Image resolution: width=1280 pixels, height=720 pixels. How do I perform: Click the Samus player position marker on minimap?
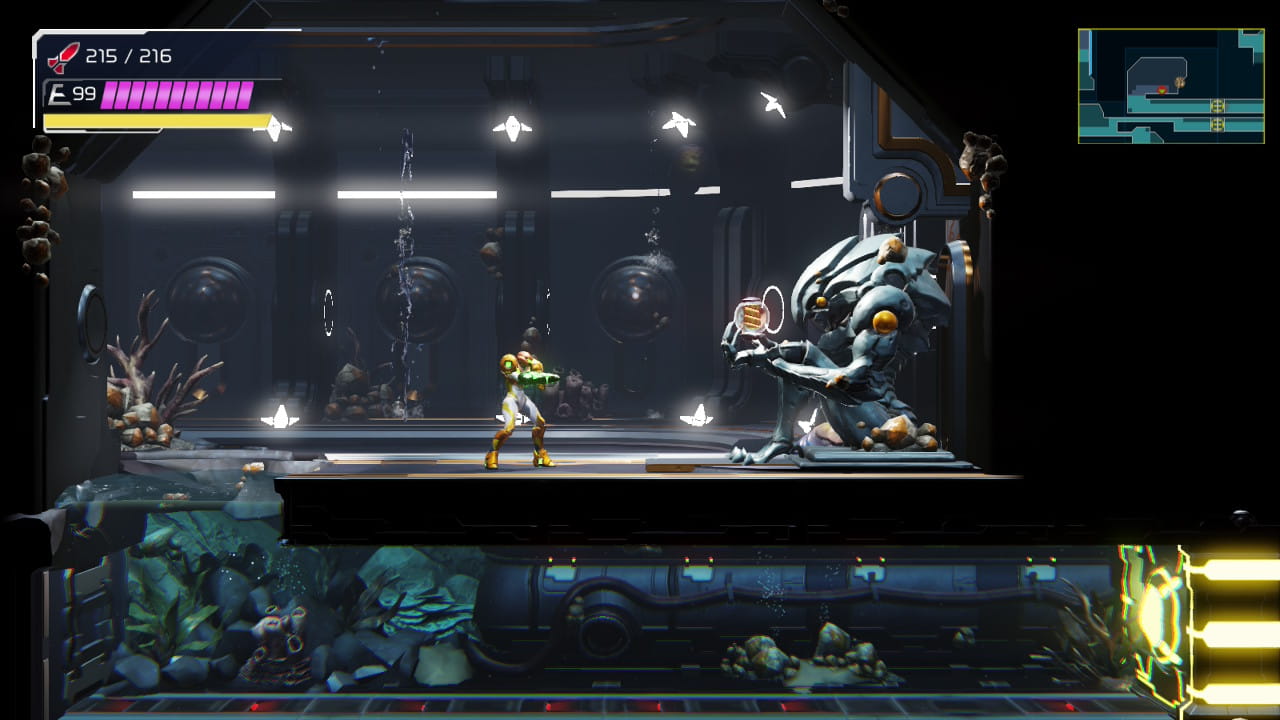point(1162,90)
